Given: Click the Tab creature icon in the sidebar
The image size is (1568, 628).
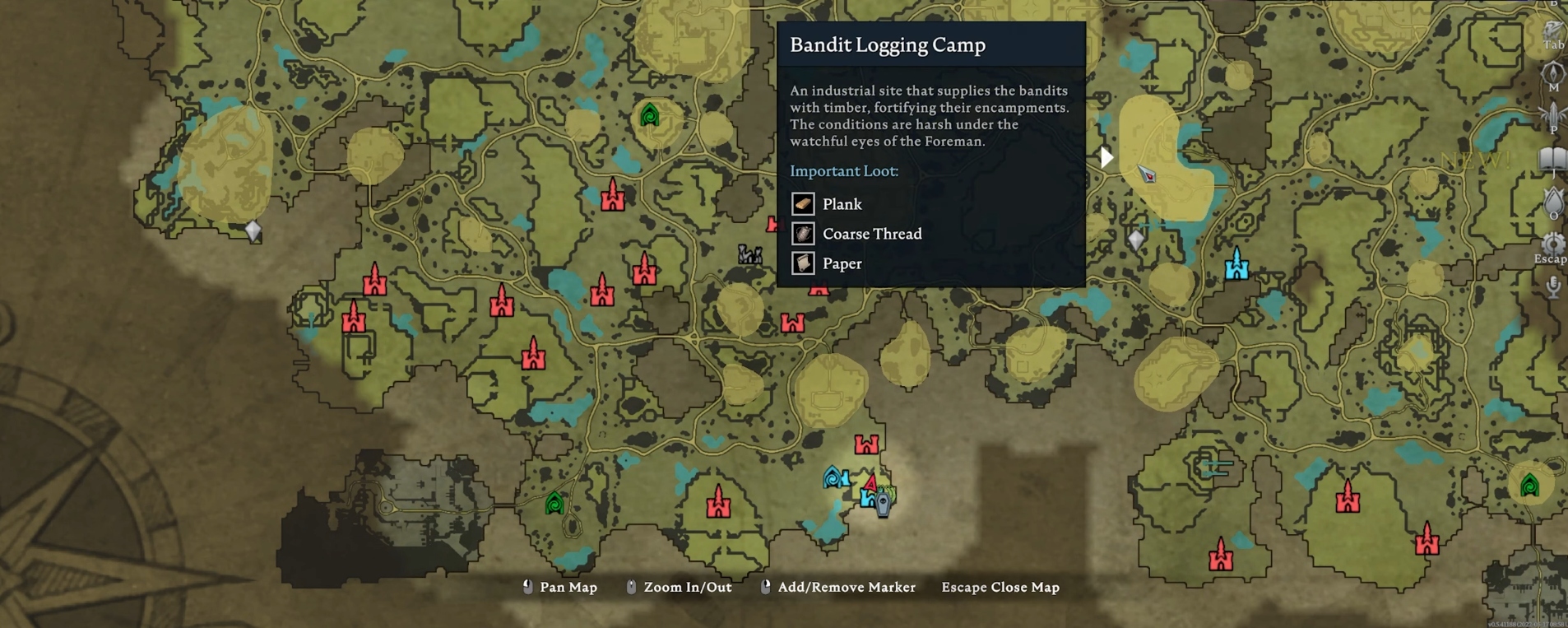Looking at the screenshot, I should click(x=1552, y=26).
